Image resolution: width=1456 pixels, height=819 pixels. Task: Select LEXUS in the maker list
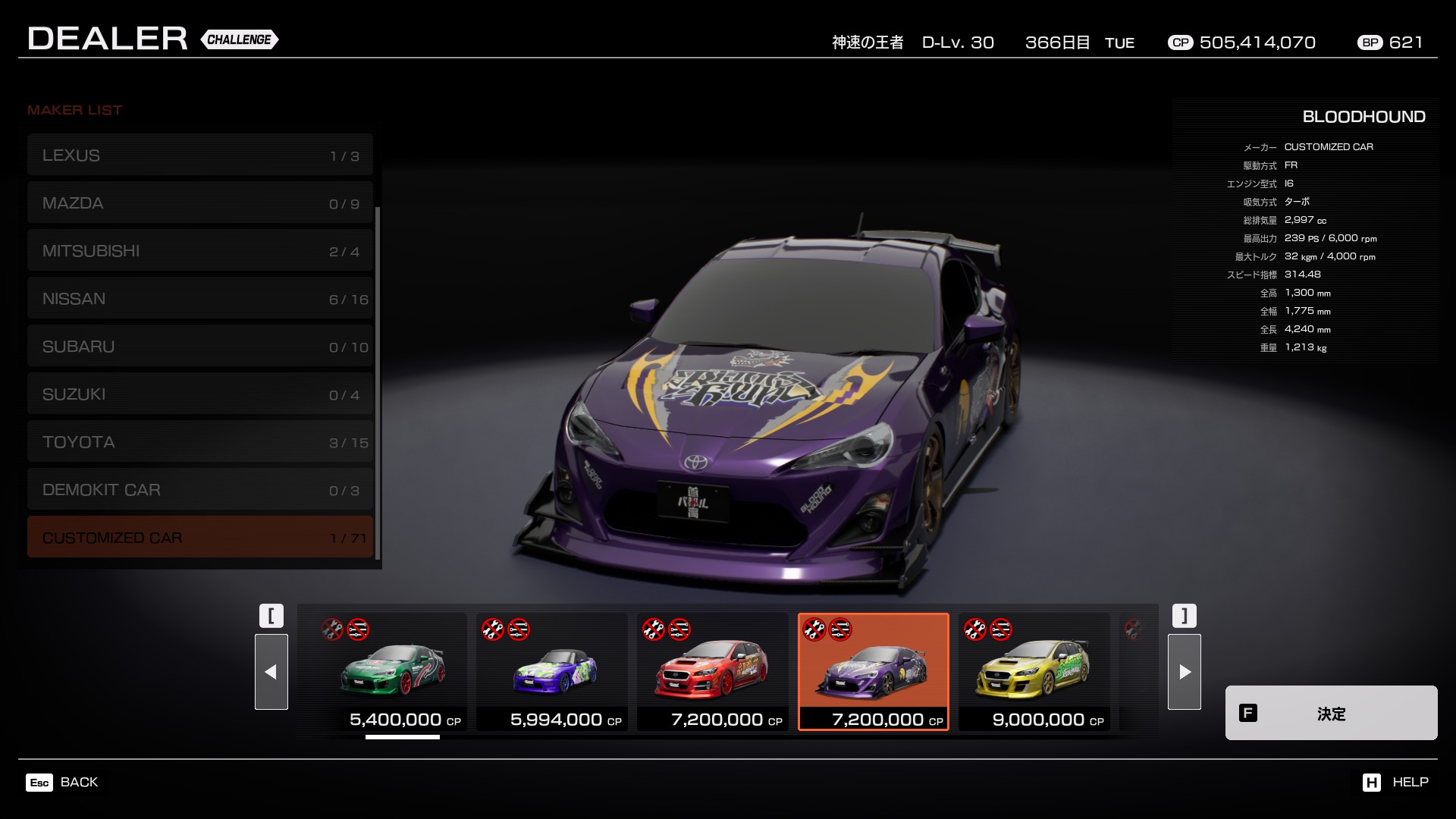199,155
